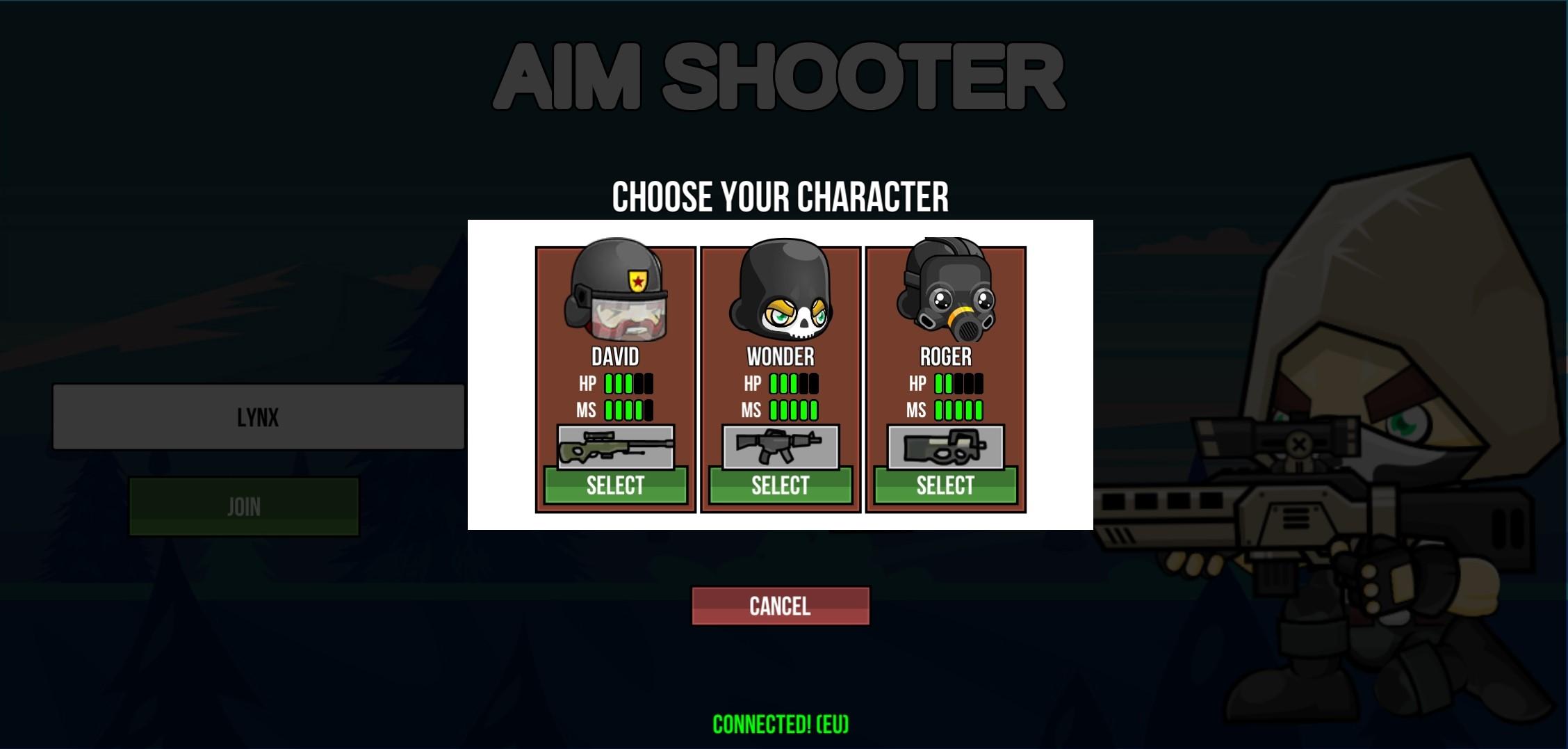Select the character Roger
The height and width of the screenshot is (749, 1568).
coord(945,485)
